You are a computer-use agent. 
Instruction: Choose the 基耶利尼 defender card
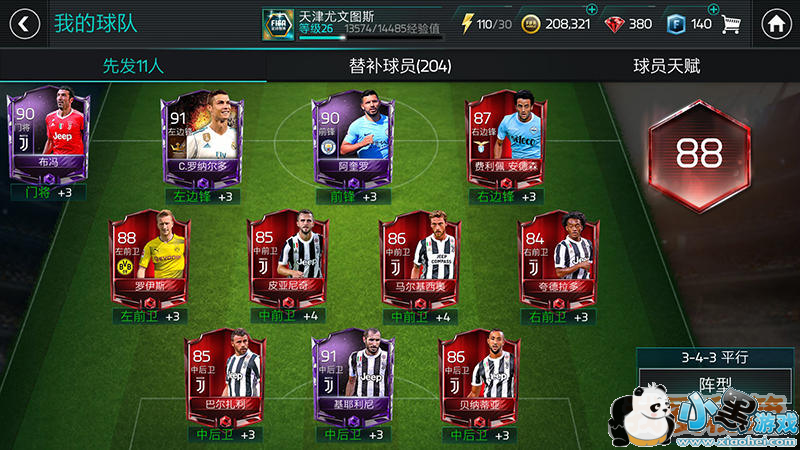[x=354, y=377]
